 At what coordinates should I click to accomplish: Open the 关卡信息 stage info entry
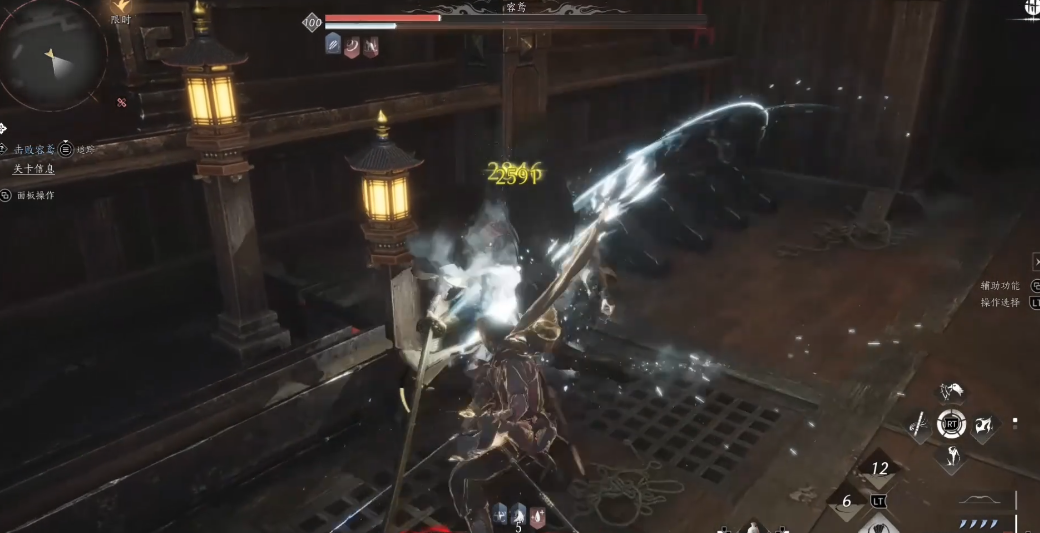33,169
